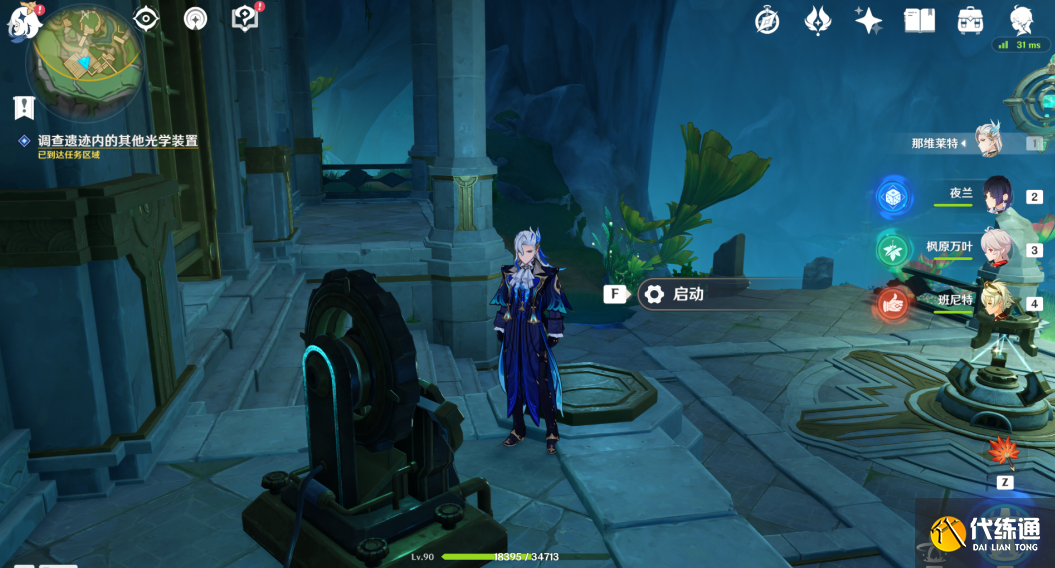Select the tracked quest 调查遗迹内的其他光学装置

(x=117, y=141)
